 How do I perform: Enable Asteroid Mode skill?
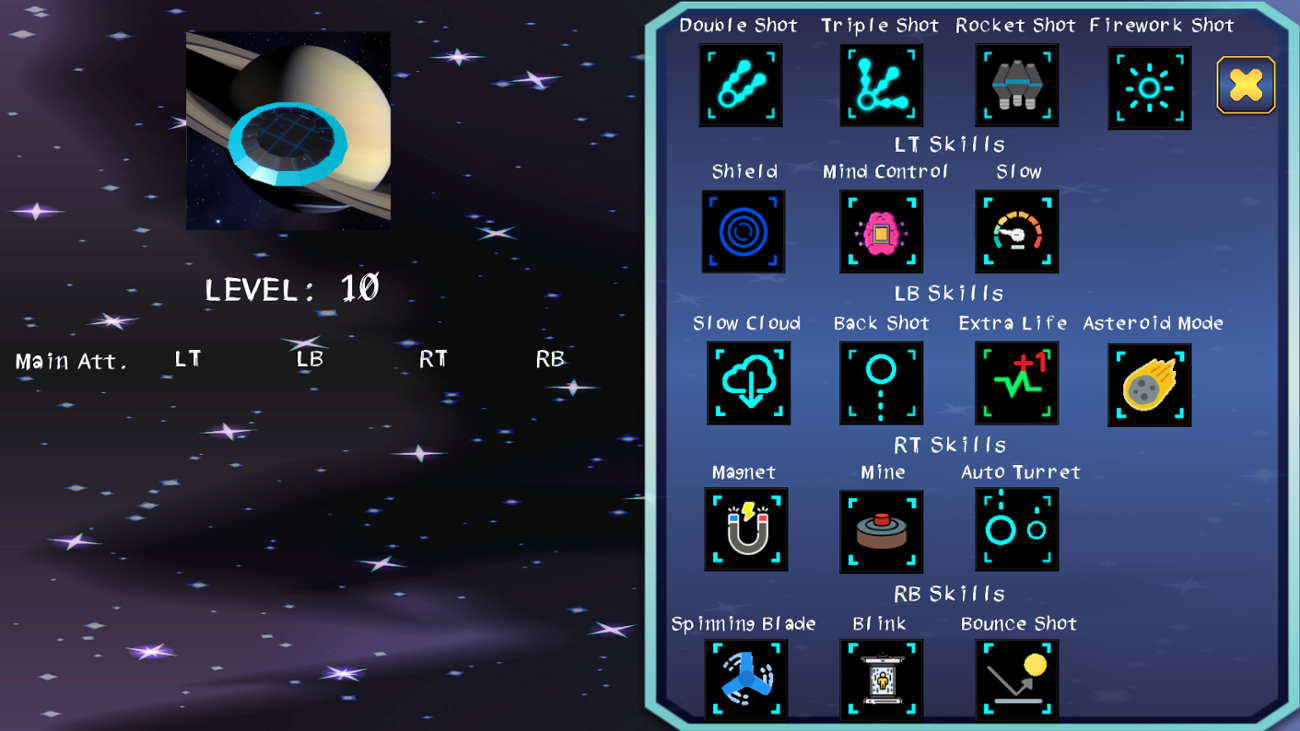pyautogui.click(x=1148, y=384)
